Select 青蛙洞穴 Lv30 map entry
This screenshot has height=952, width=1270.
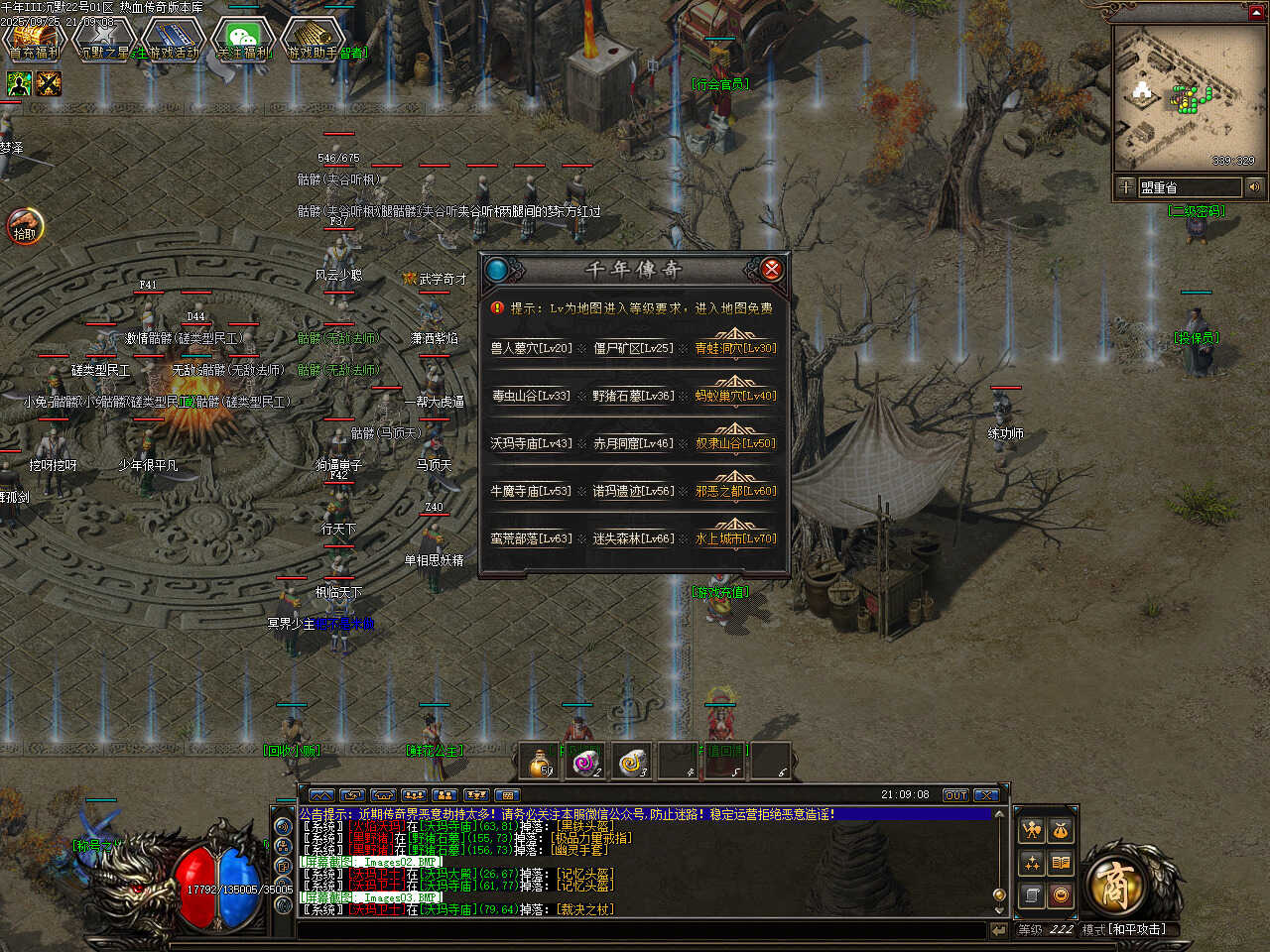pyautogui.click(x=735, y=349)
